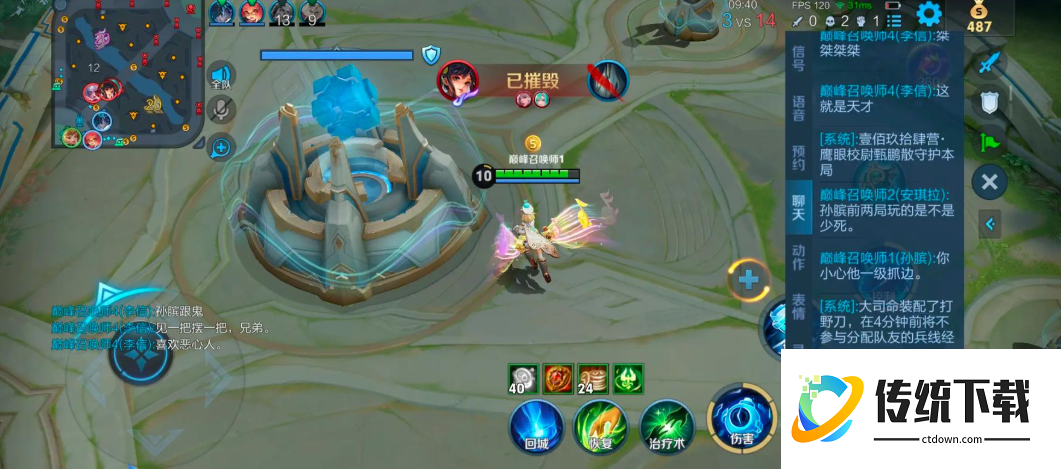Open the 表情 emotes tab
The height and width of the screenshot is (469, 1061).
[x=798, y=306]
